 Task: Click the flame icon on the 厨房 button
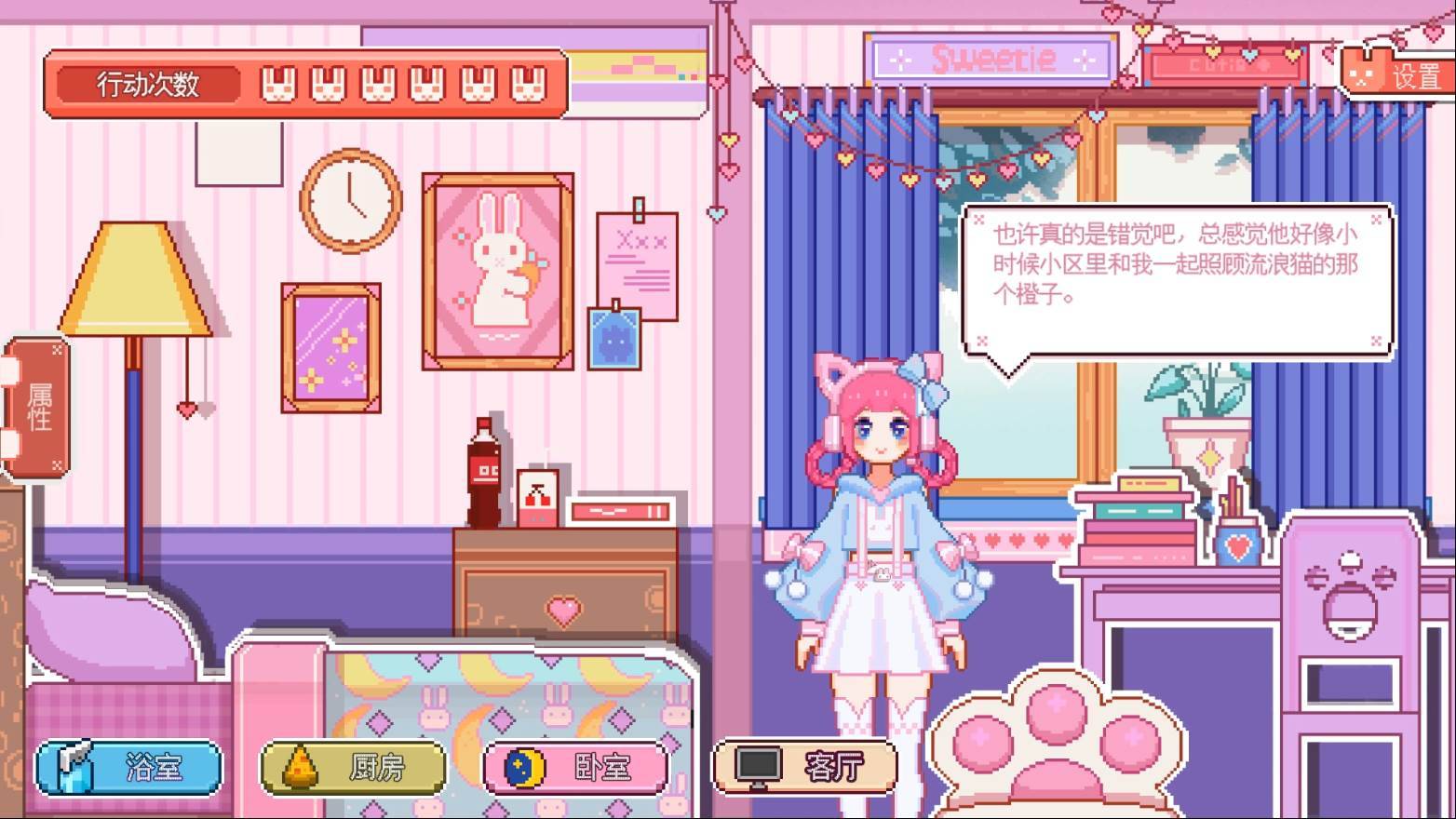(x=298, y=767)
